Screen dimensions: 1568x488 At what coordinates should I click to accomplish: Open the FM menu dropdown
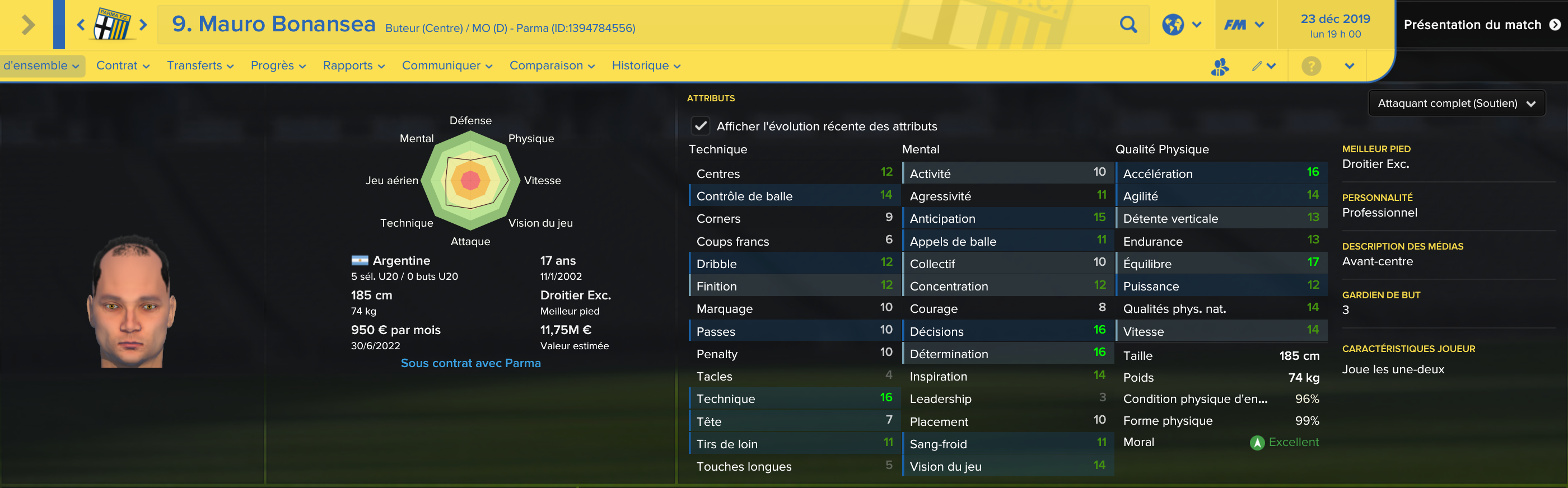coord(1244,25)
